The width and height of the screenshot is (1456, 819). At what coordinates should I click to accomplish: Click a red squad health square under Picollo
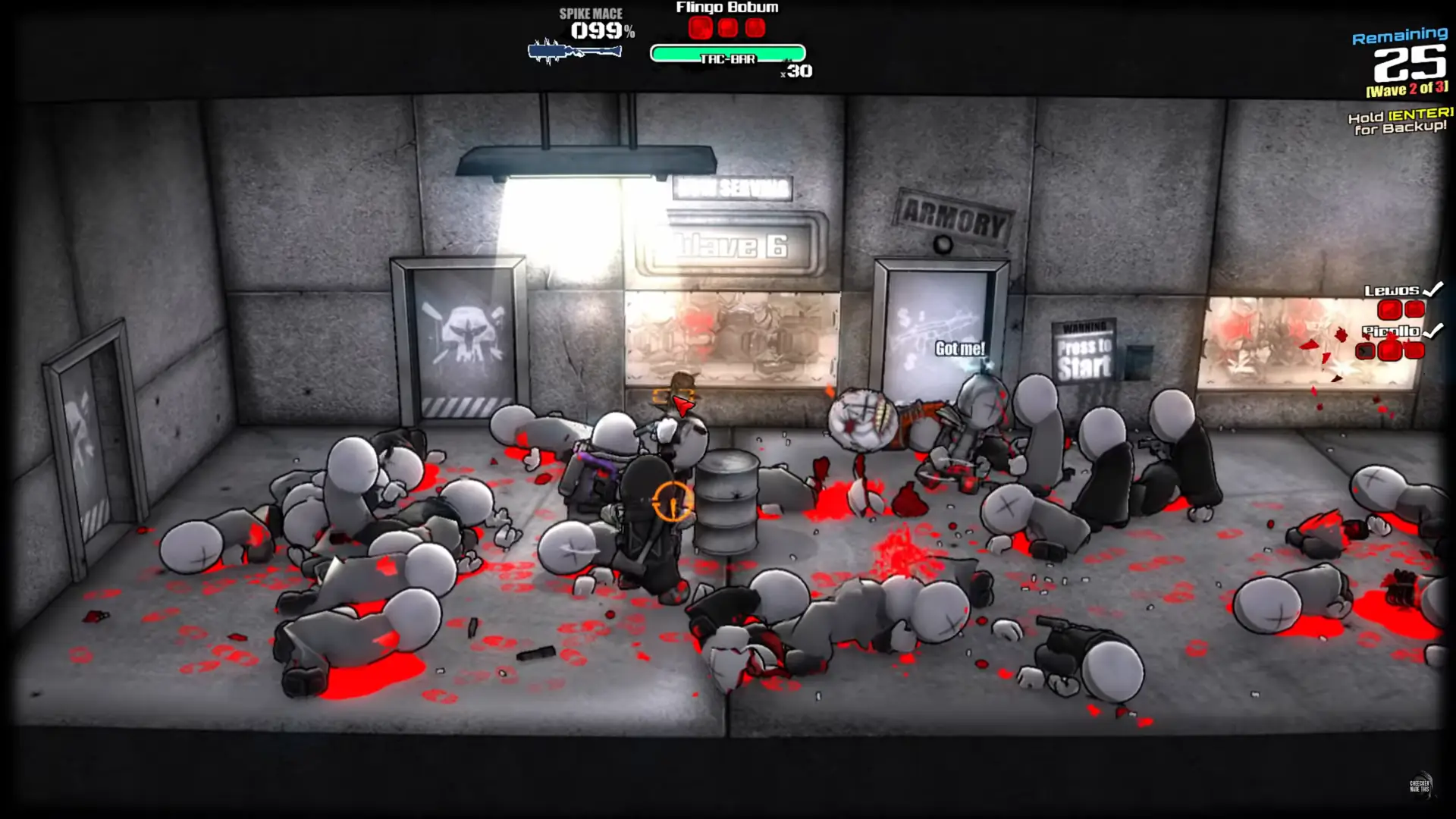coord(1392,351)
